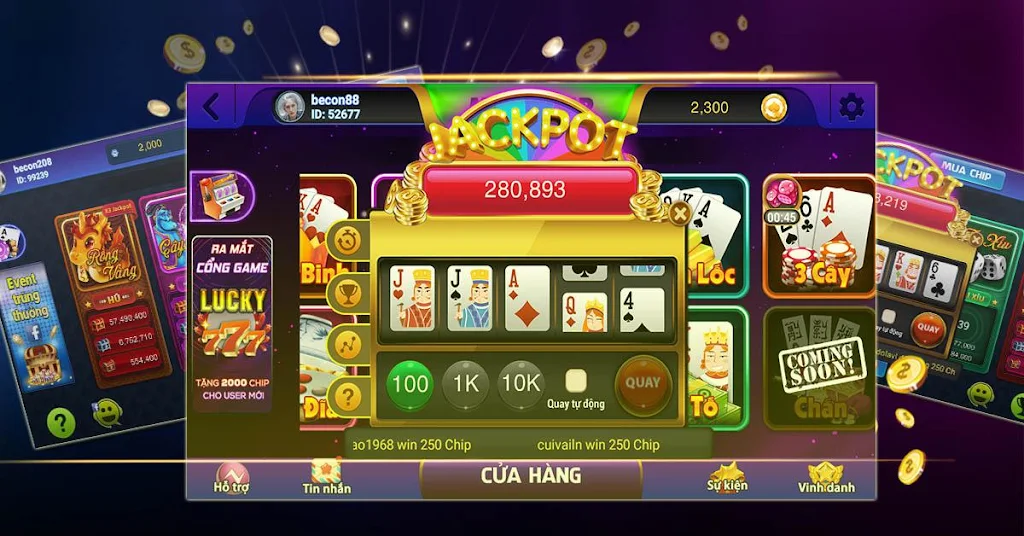The height and width of the screenshot is (536, 1024).
Task: View Sự kiện events
Action: 727,478
